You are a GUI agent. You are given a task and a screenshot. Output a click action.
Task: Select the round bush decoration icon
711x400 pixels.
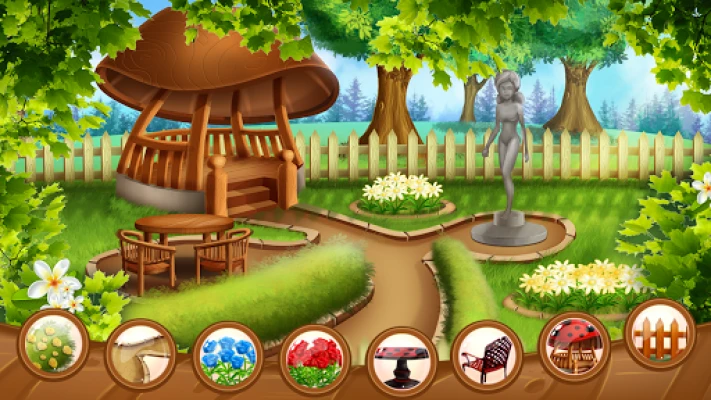pos(54,342)
